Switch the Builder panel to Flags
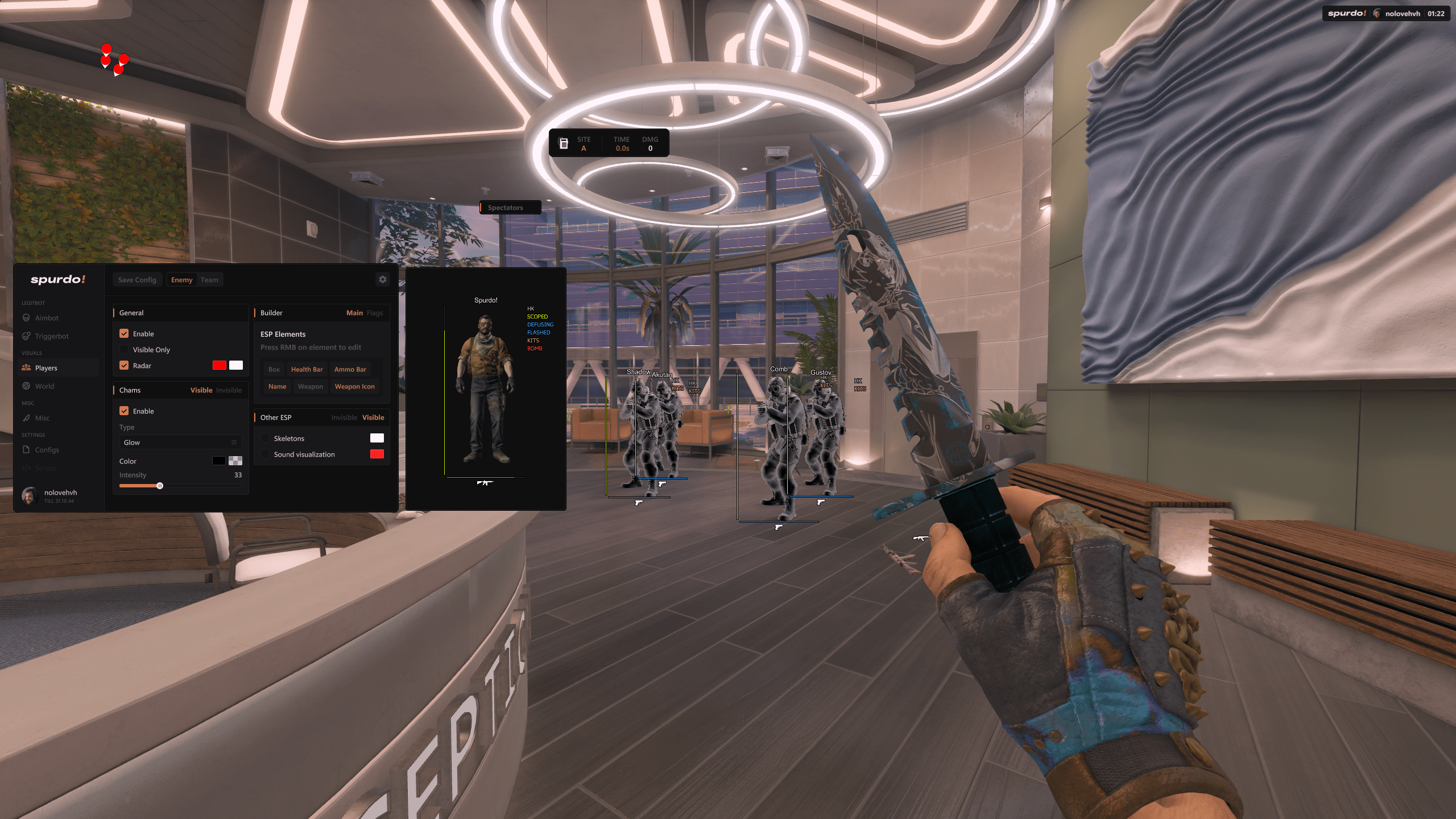The image size is (1456, 819). 375,313
